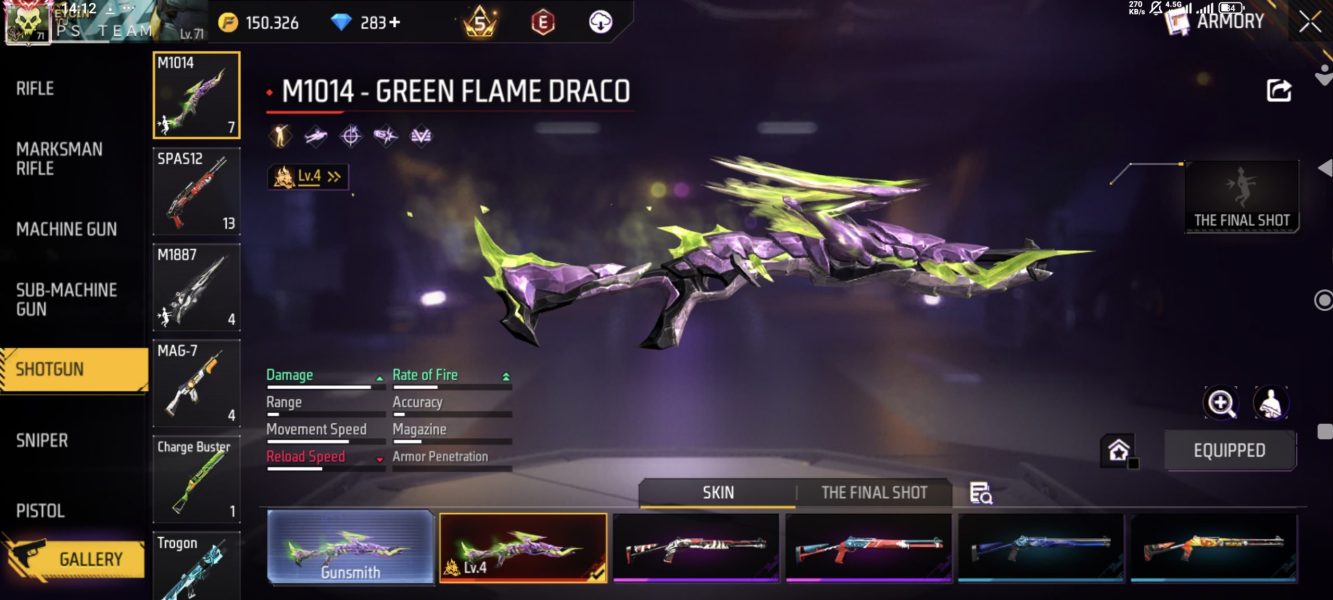Switch to the Machine Gun category

(66, 229)
